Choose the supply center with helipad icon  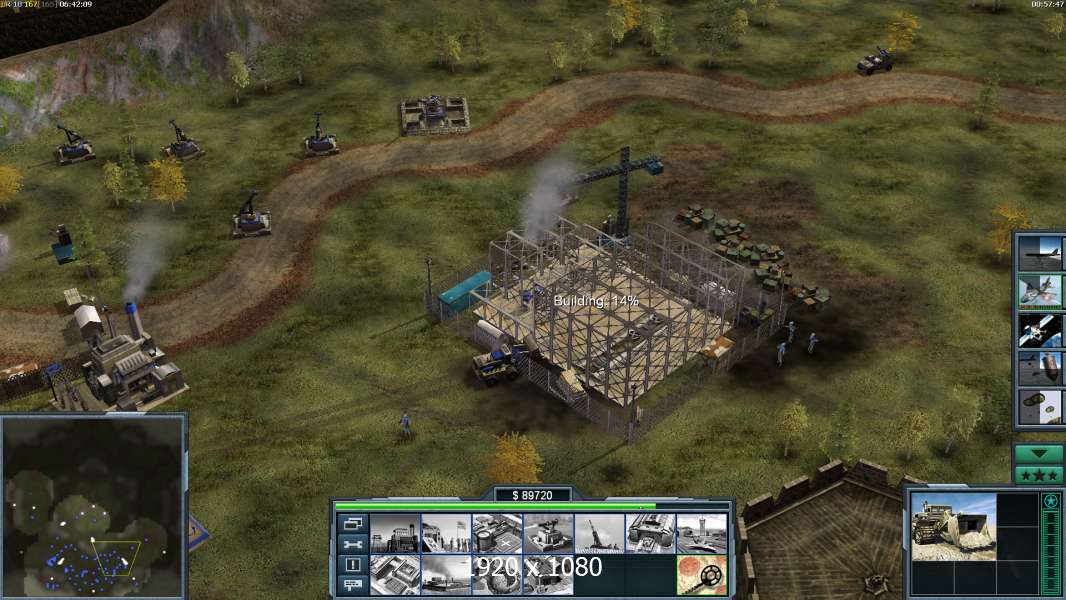[497, 534]
